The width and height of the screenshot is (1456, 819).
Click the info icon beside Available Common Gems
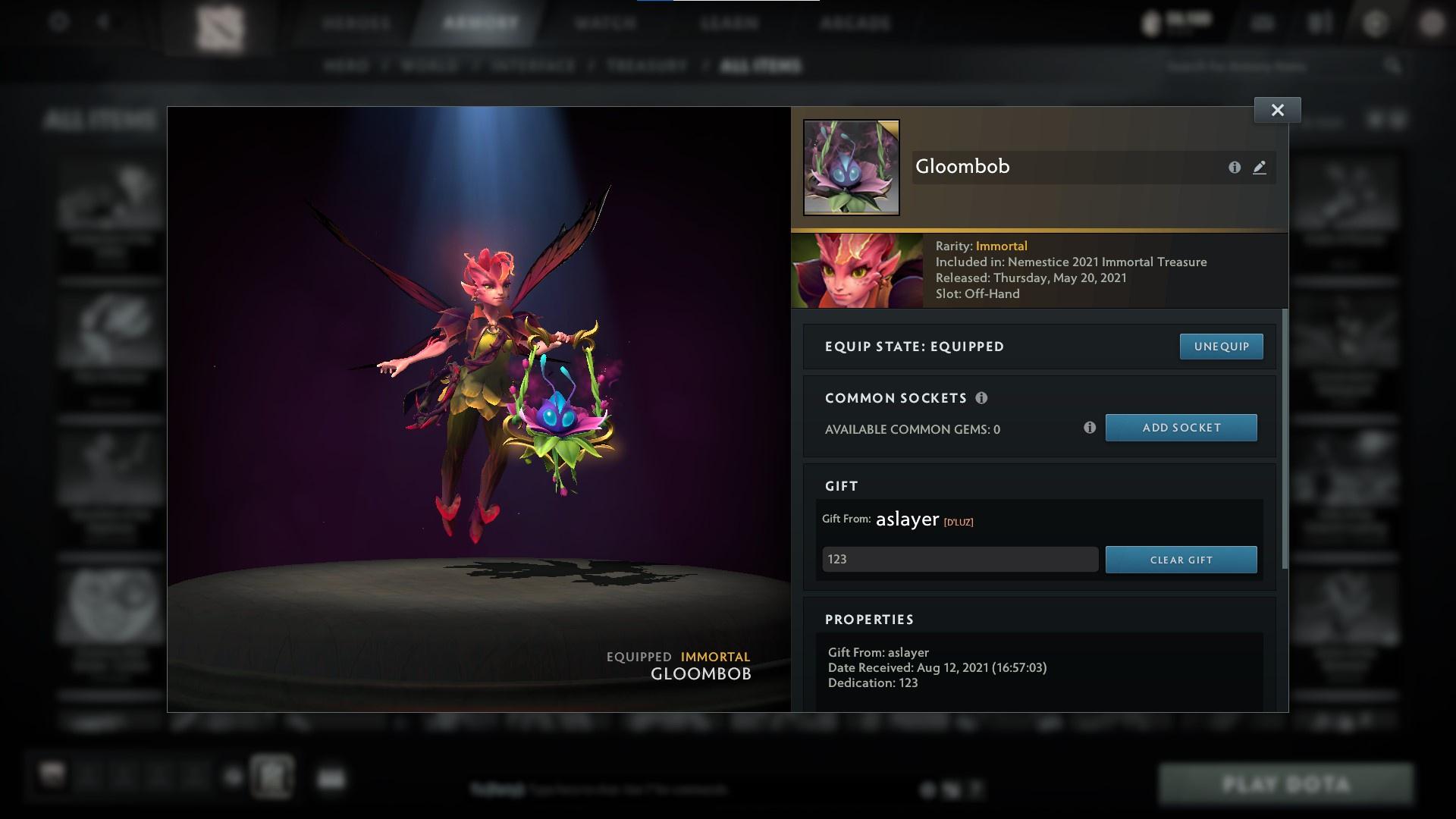(1091, 428)
